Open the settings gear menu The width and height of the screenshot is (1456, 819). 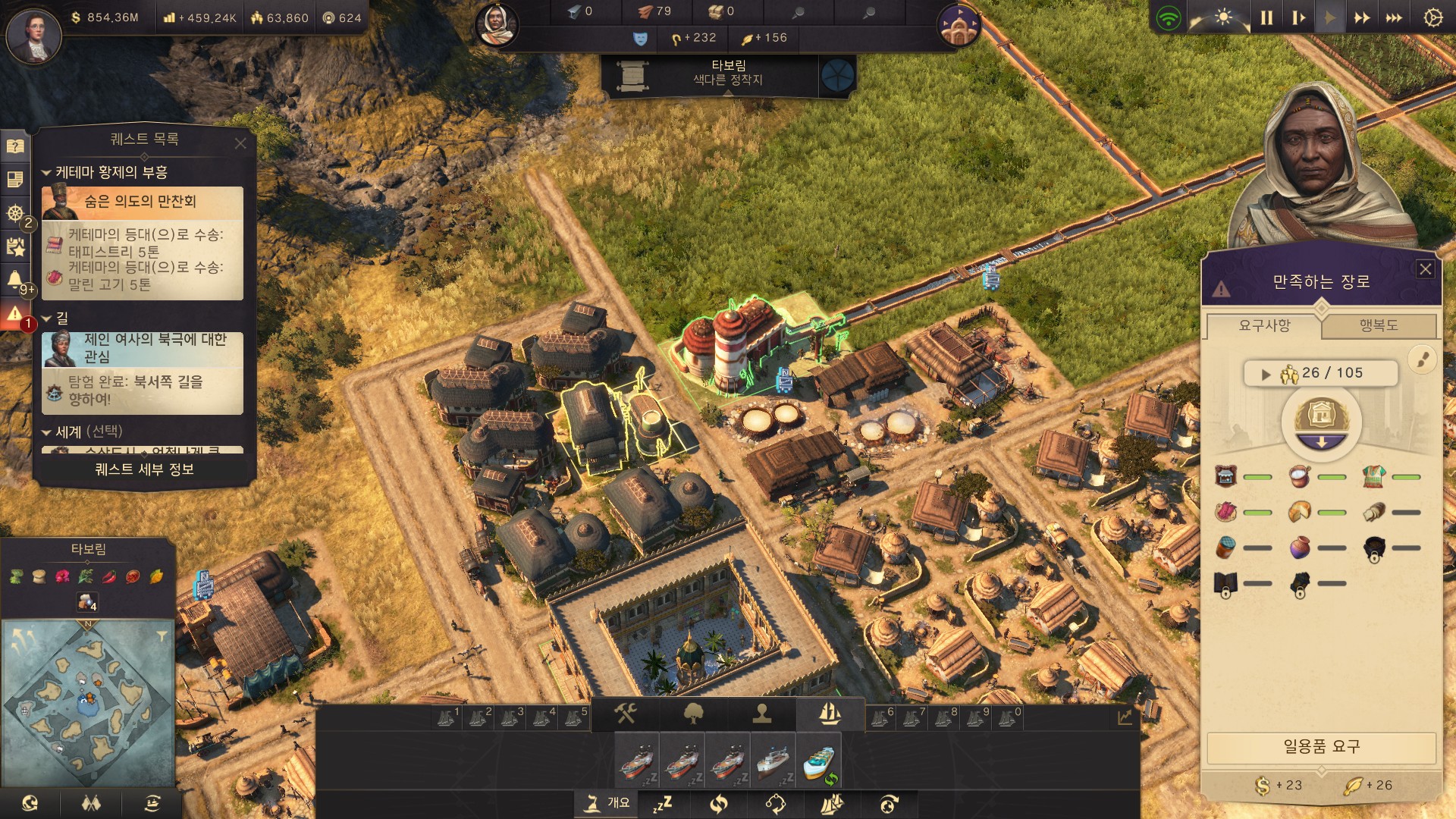point(1432,17)
